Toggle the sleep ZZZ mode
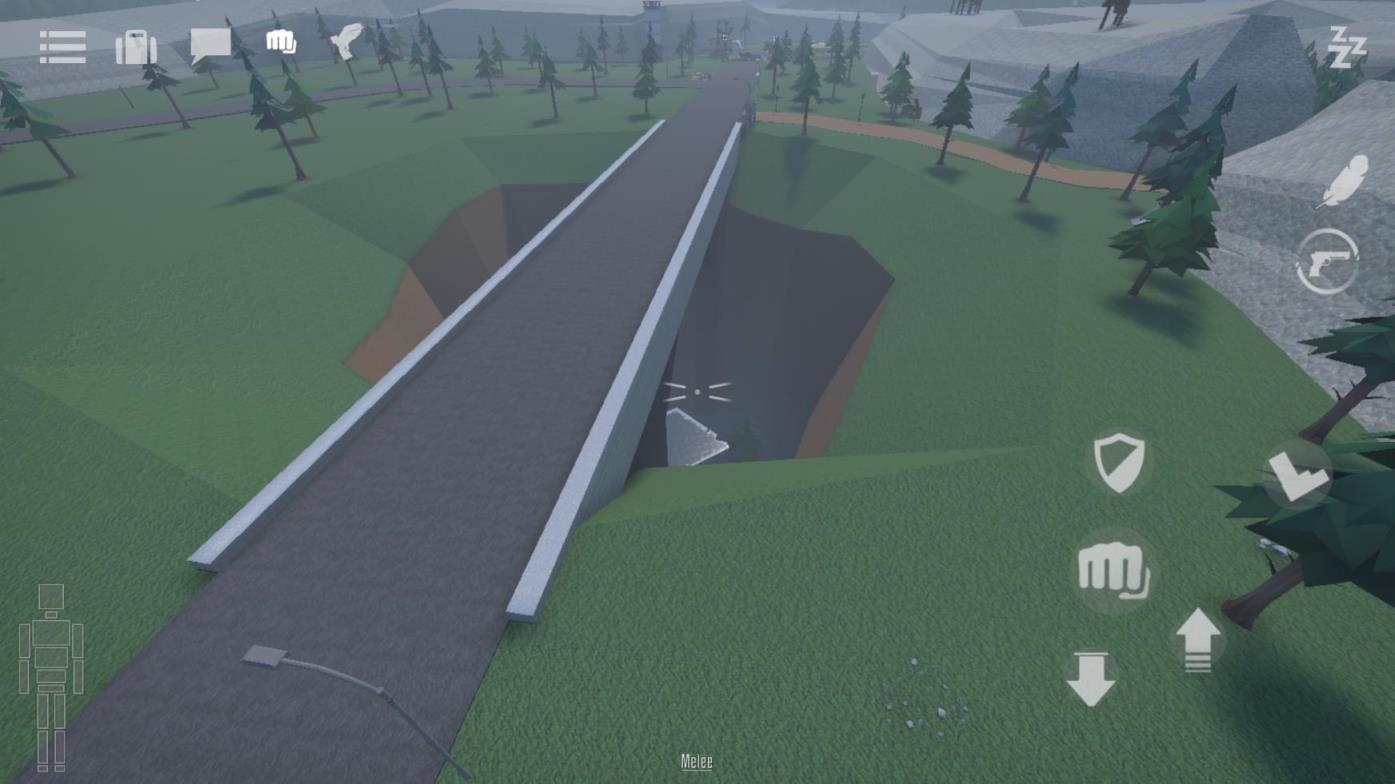 point(1349,47)
